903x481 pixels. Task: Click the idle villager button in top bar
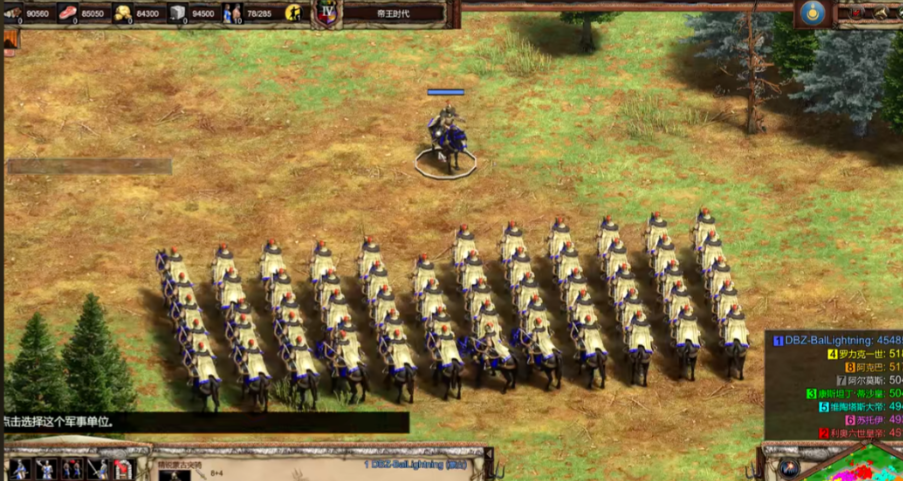point(294,13)
